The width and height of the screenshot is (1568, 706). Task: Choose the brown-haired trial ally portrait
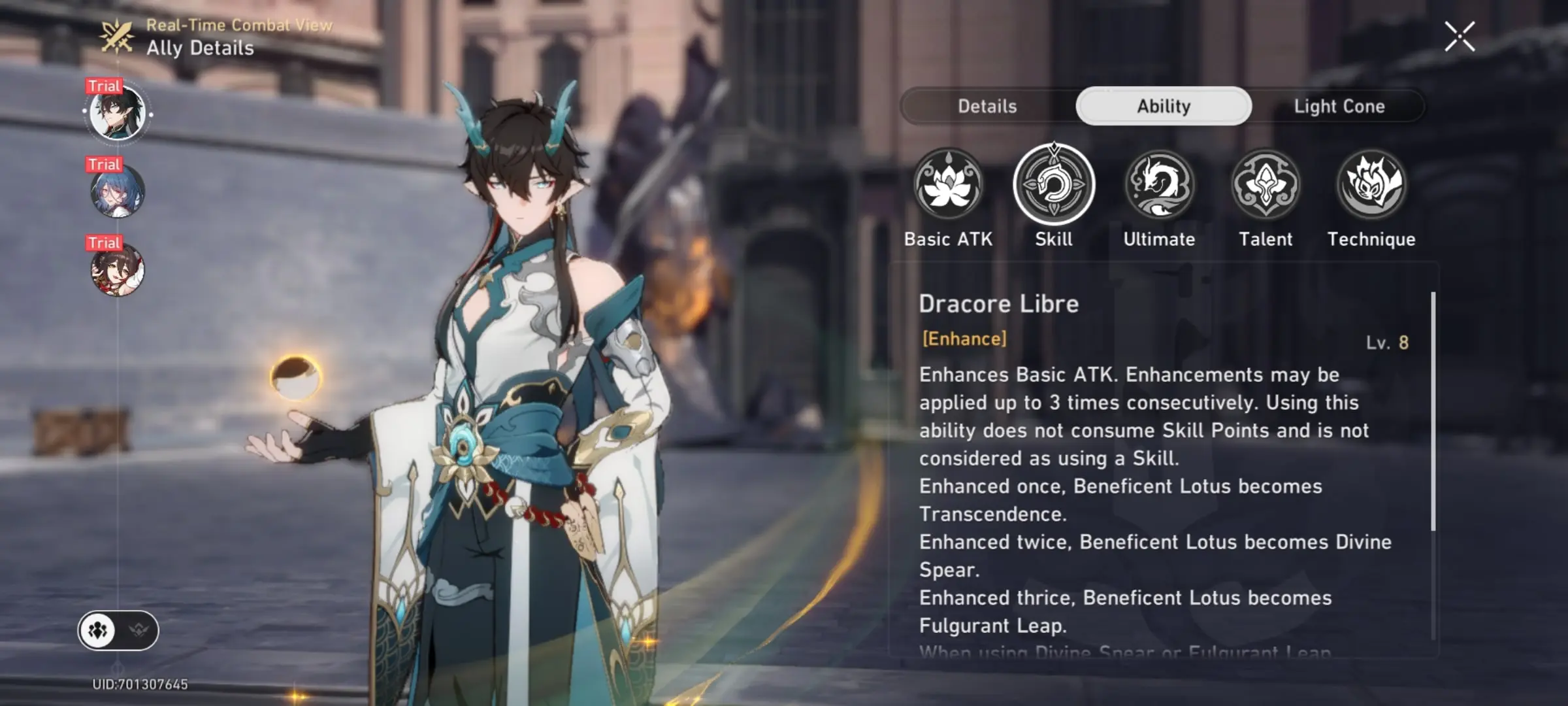point(118,270)
